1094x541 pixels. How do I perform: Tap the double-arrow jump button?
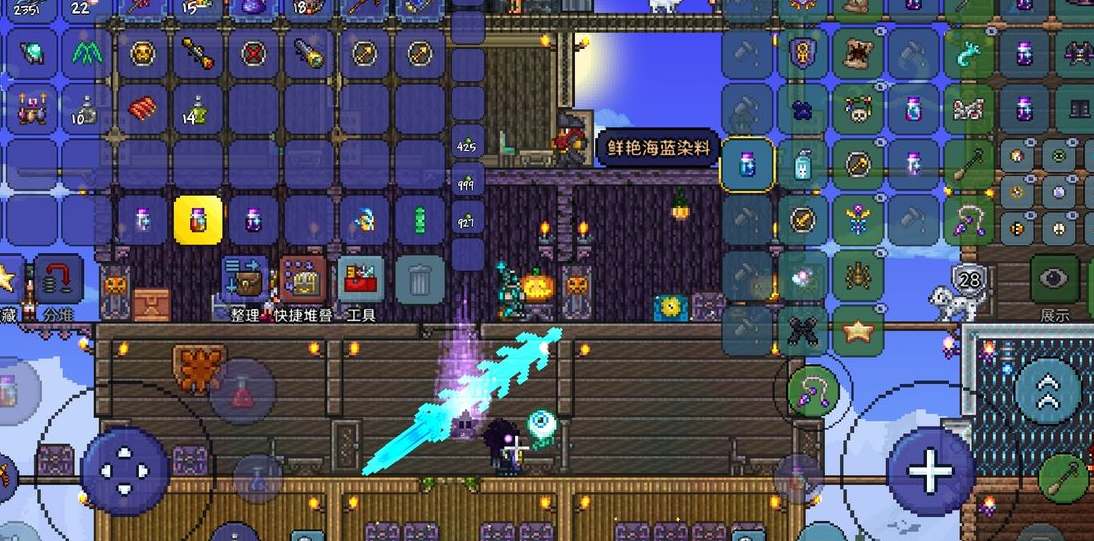(1048, 390)
